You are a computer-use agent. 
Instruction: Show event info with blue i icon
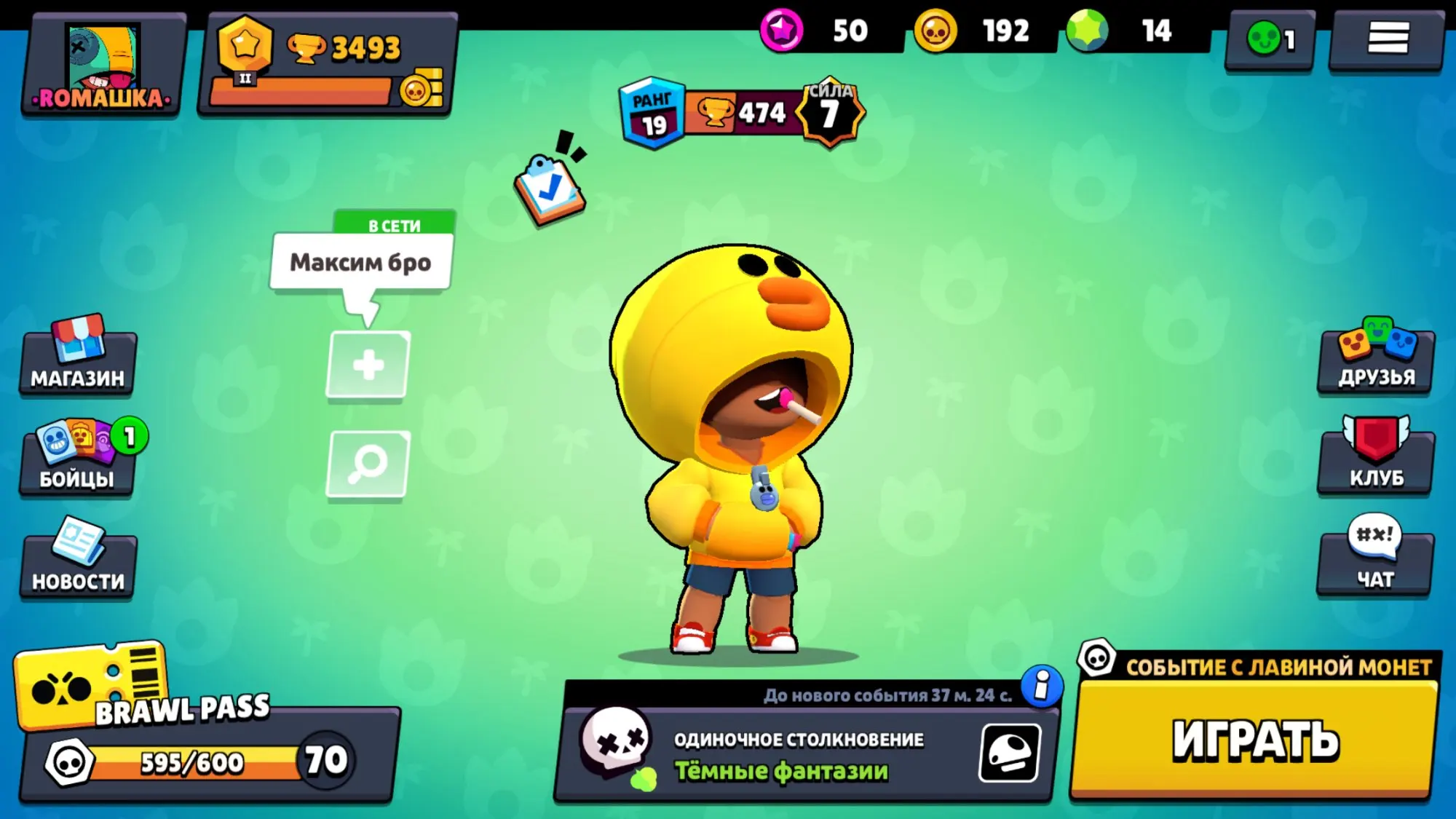(x=1042, y=686)
